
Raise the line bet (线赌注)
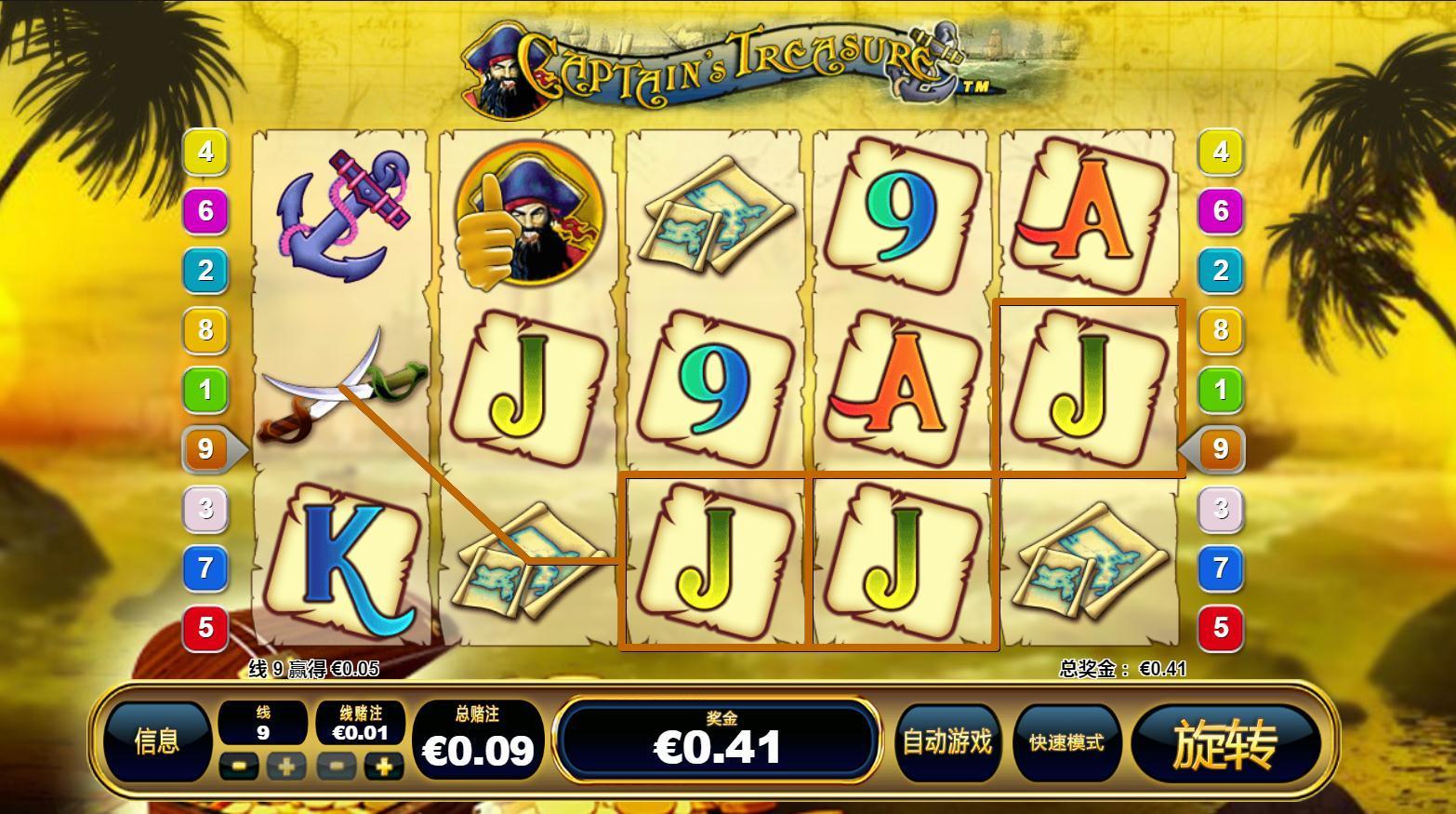click(x=383, y=767)
